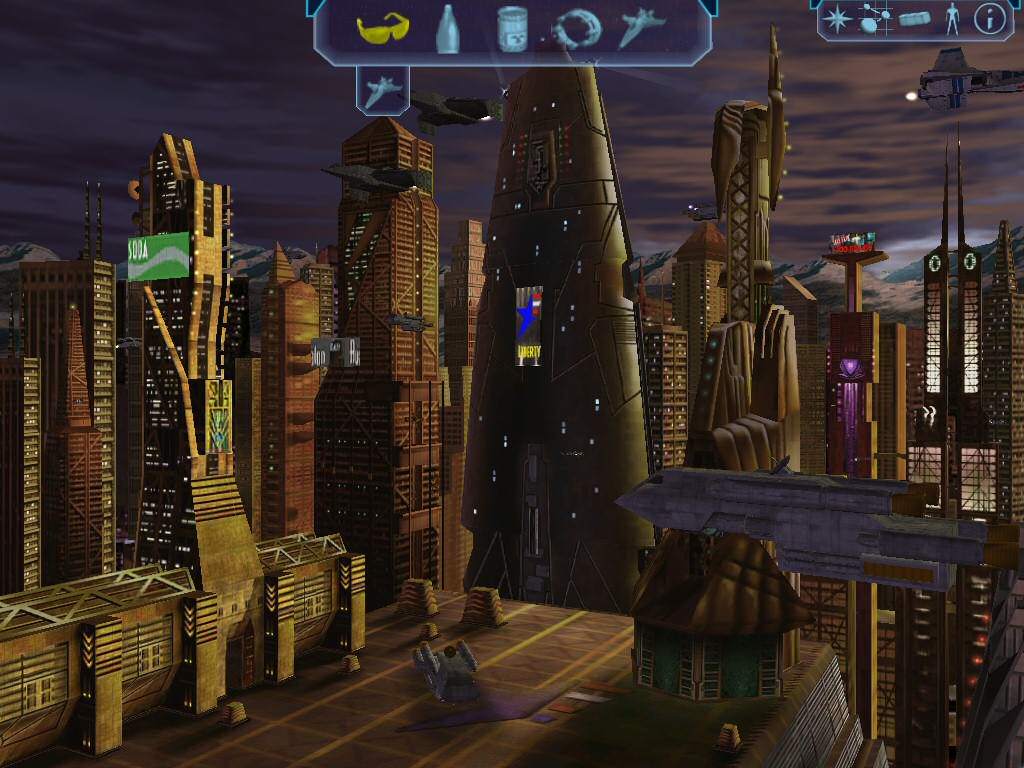Select the ship icon inside the main top bar

[x=640, y=28]
